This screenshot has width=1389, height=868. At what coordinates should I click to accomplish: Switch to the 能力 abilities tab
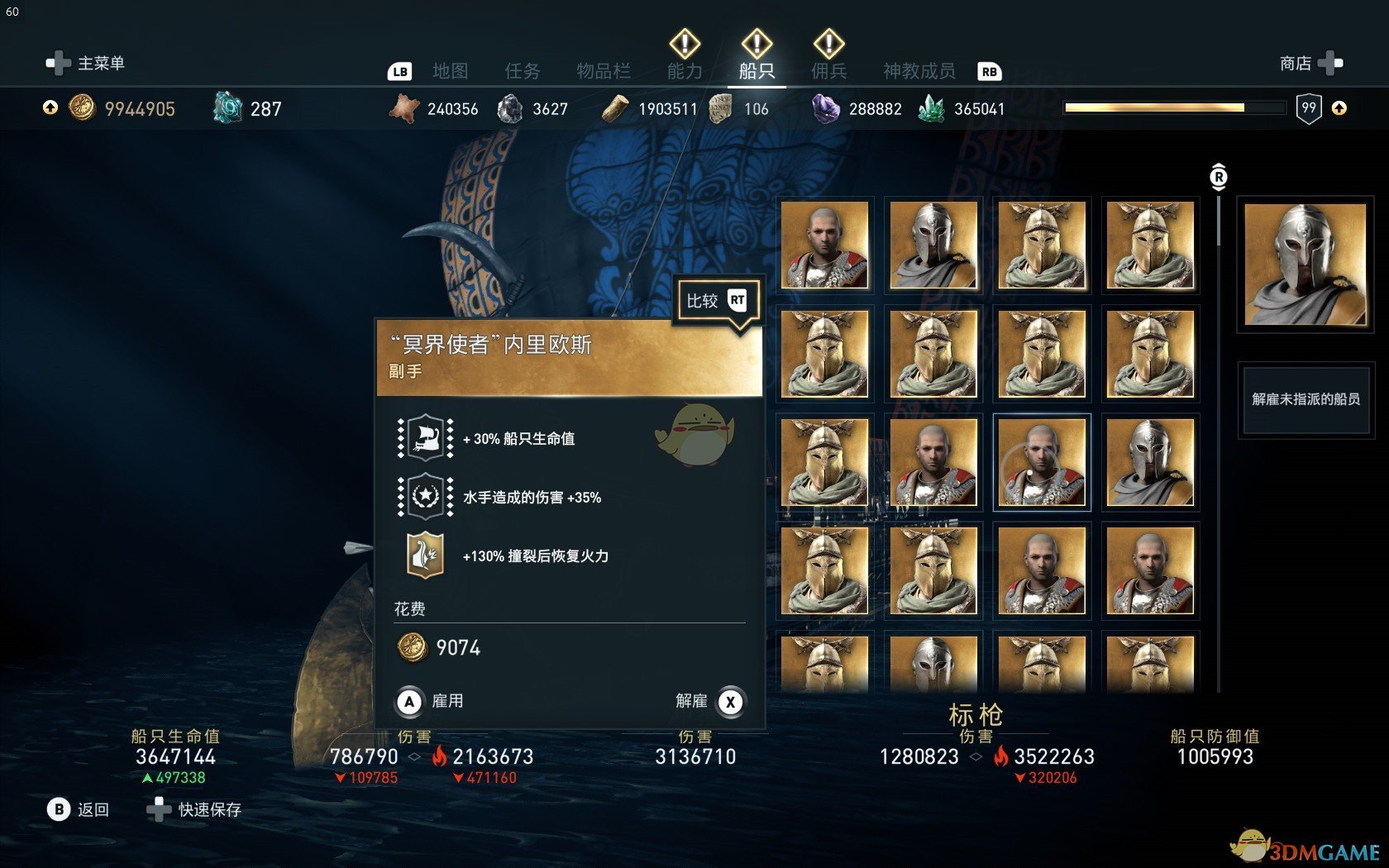[685, 71]
